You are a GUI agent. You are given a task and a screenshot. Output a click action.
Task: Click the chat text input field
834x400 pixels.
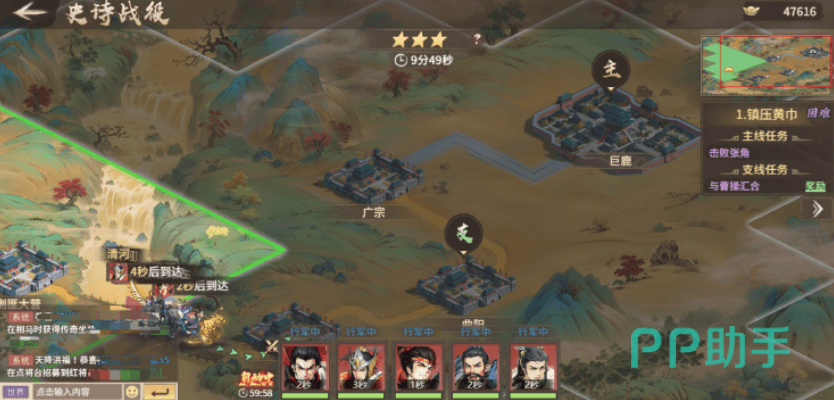pyautogui.click(x=75, y=391)
